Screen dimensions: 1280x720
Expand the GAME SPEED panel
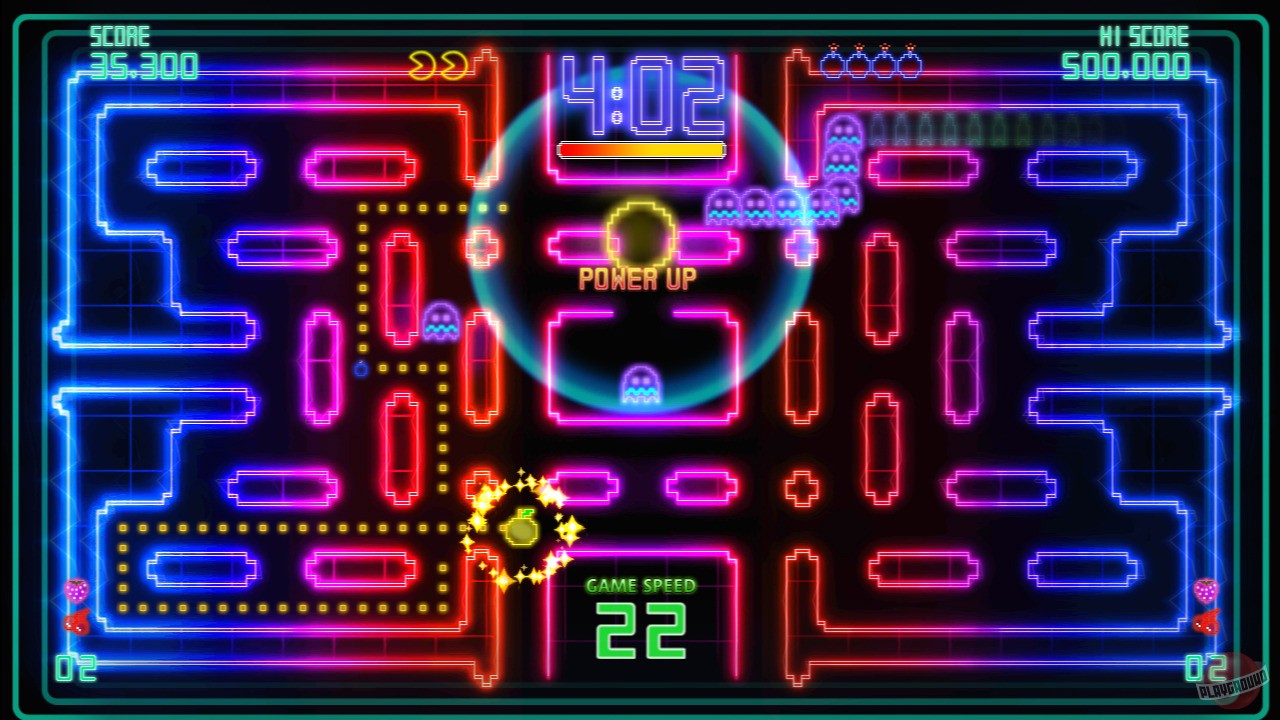(x=640, y=588)
